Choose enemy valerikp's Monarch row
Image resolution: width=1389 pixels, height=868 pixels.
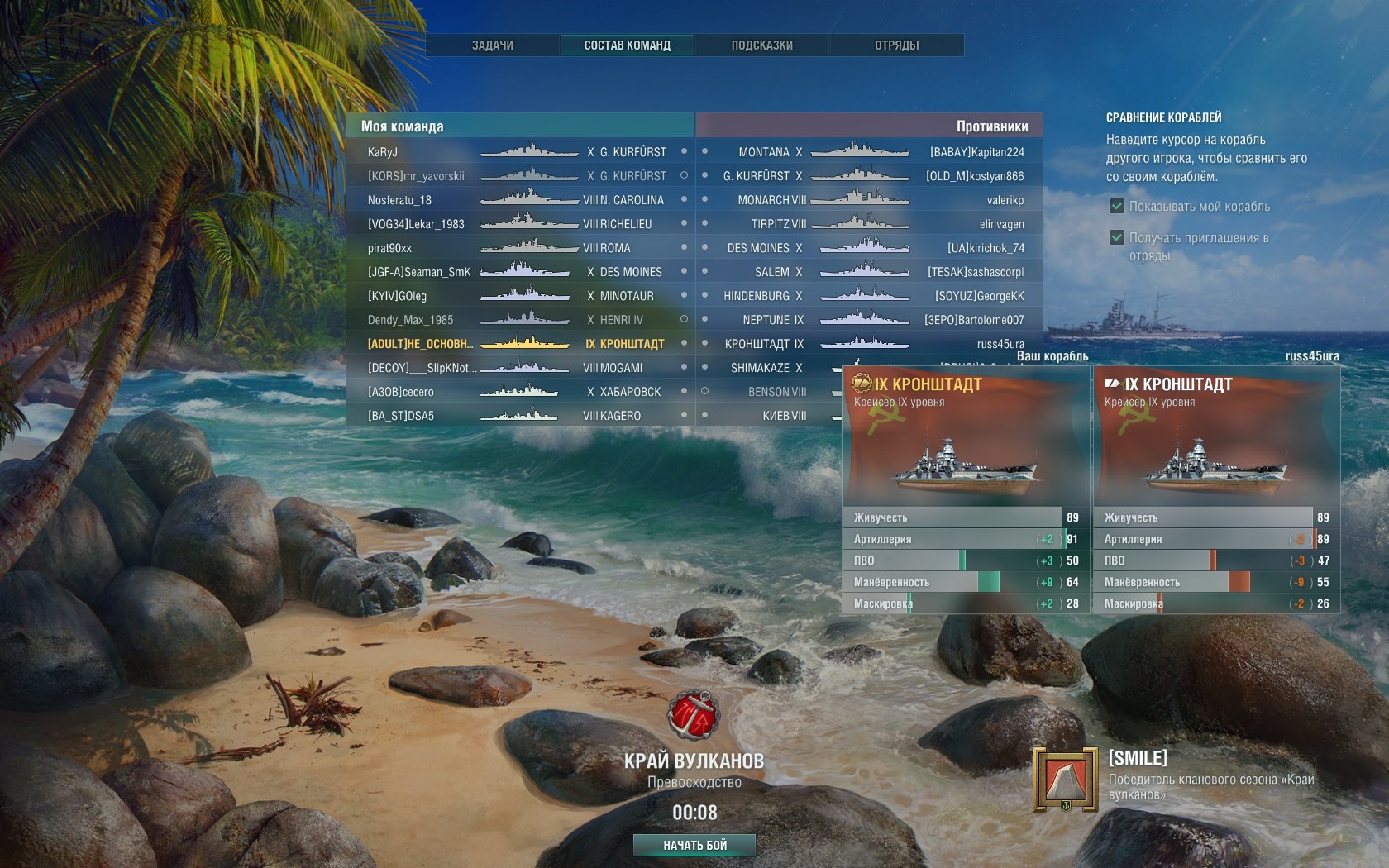(868, 200)
